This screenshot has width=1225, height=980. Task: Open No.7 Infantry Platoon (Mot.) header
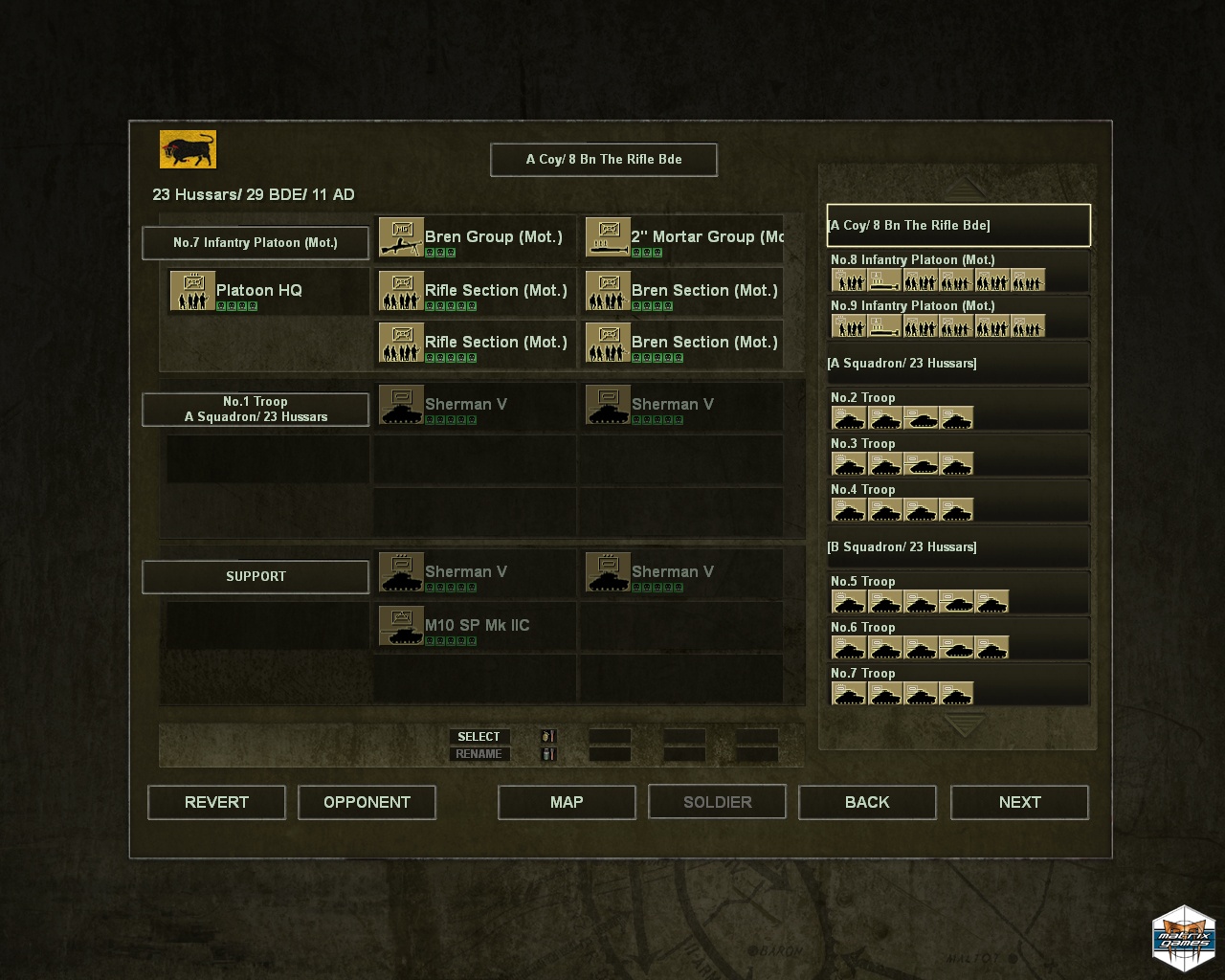[256, 243]
